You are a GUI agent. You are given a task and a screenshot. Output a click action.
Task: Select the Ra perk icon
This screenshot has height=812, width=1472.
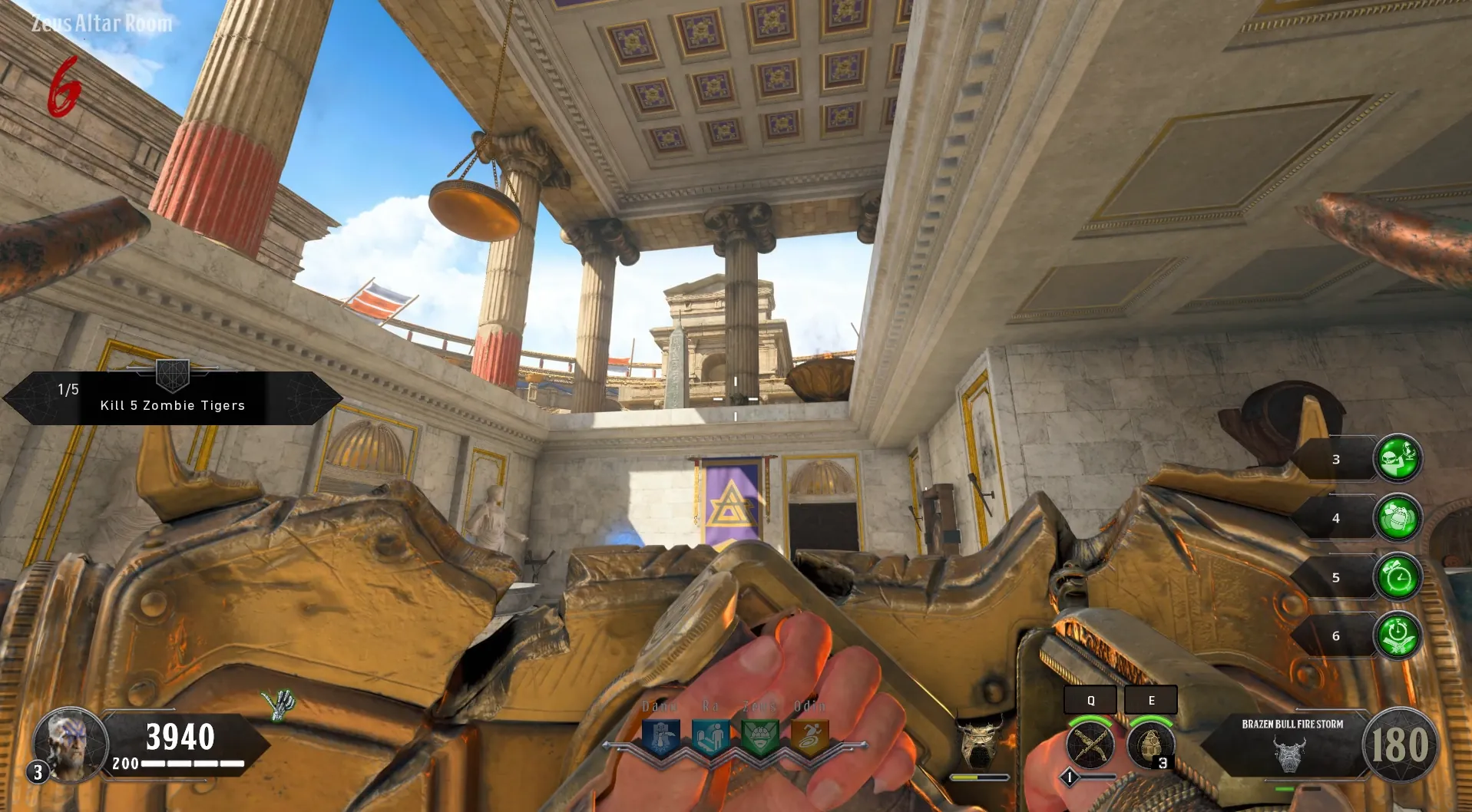(710, 738)
